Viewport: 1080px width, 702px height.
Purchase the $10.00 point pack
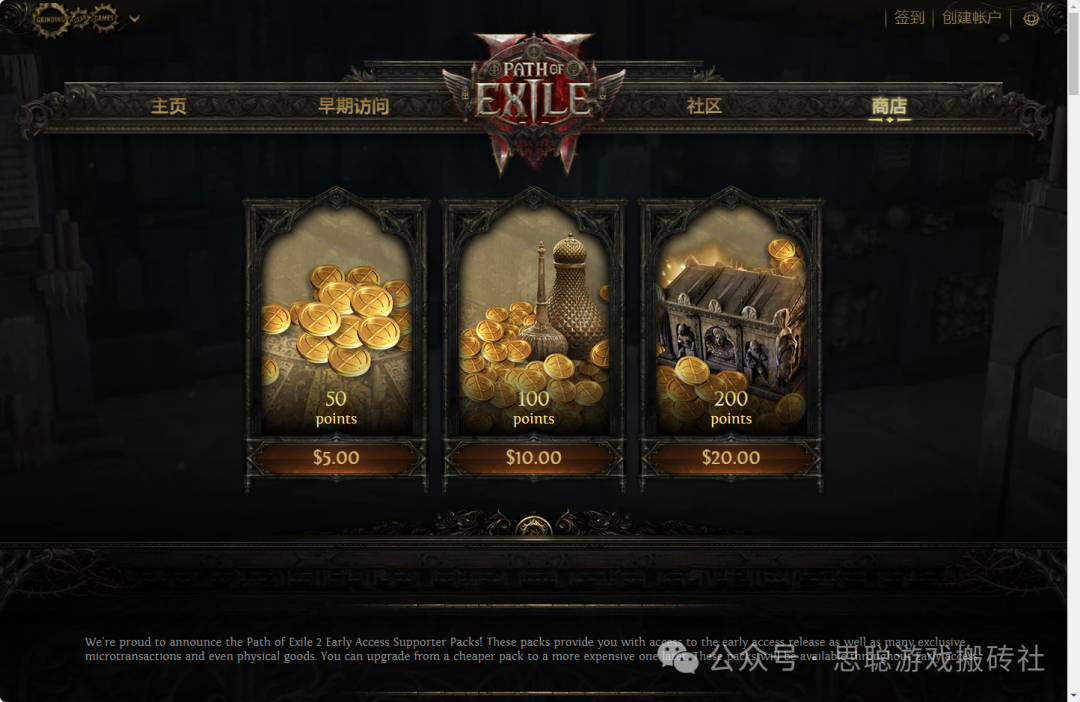point(534,458)
